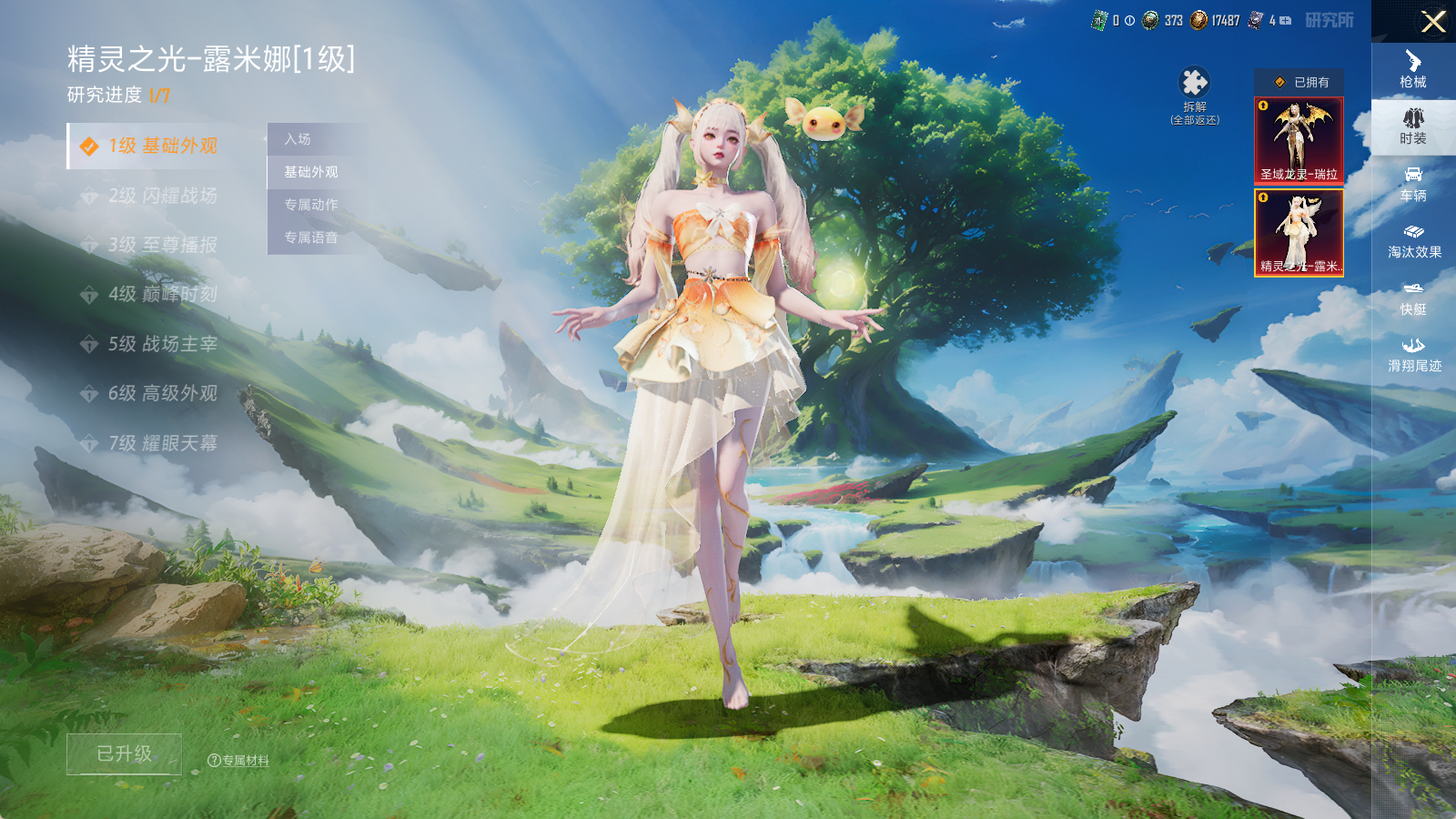This screenshot has width=1456, height=819.
Task: Select the 车辆 vehicles tab
Action: point(1413,184)
